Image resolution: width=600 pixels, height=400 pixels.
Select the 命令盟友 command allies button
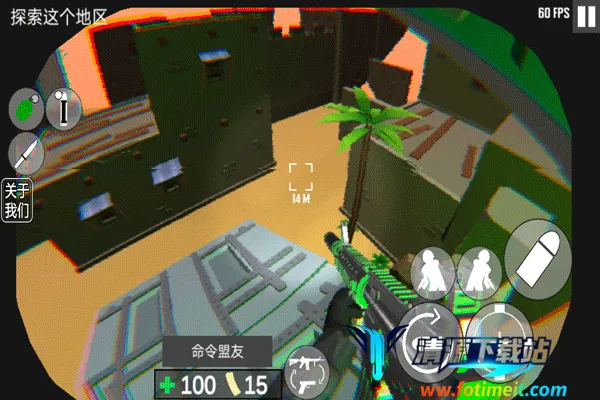pos(217,352)
